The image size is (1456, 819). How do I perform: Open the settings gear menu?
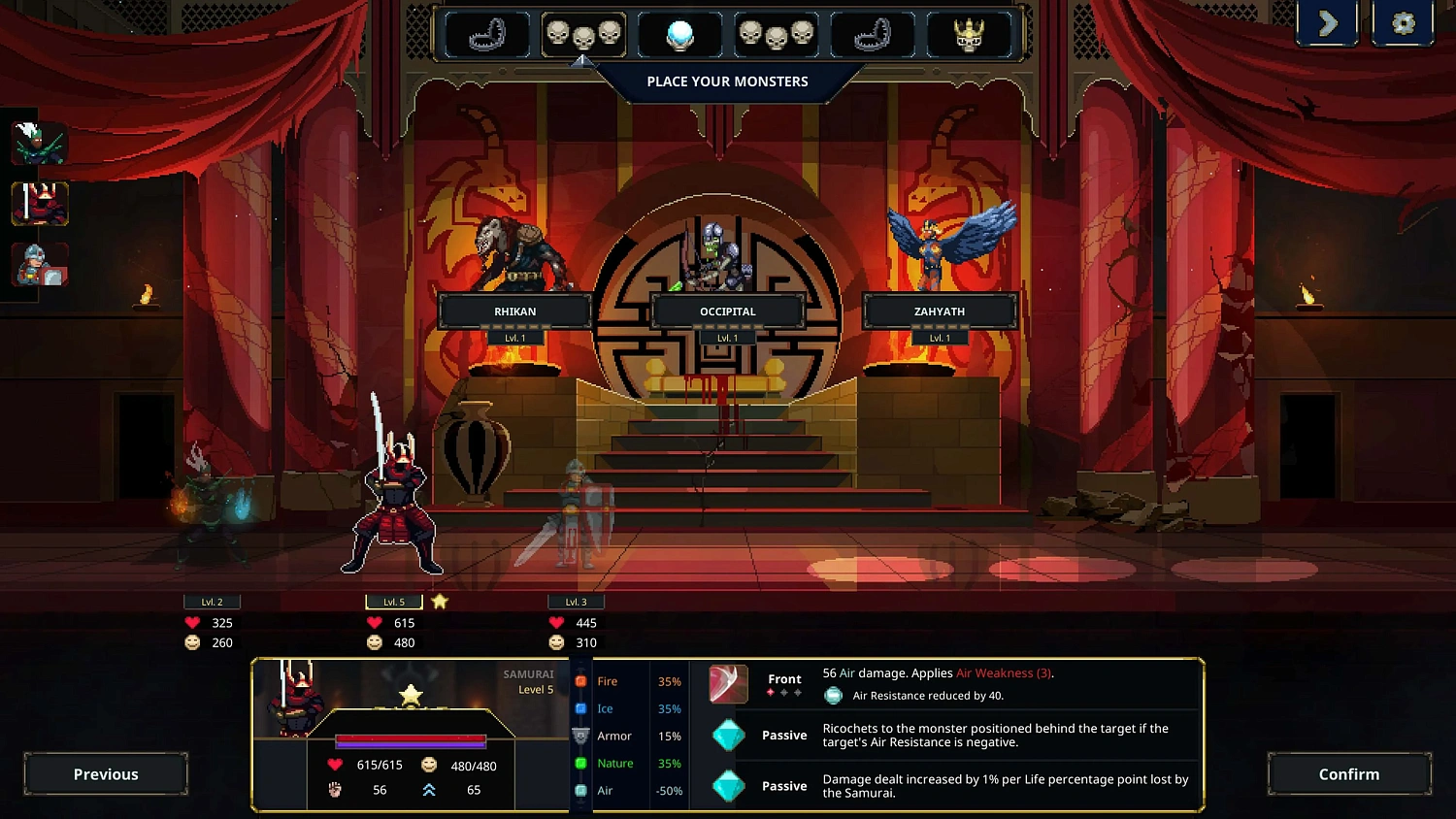[1403, 23]
